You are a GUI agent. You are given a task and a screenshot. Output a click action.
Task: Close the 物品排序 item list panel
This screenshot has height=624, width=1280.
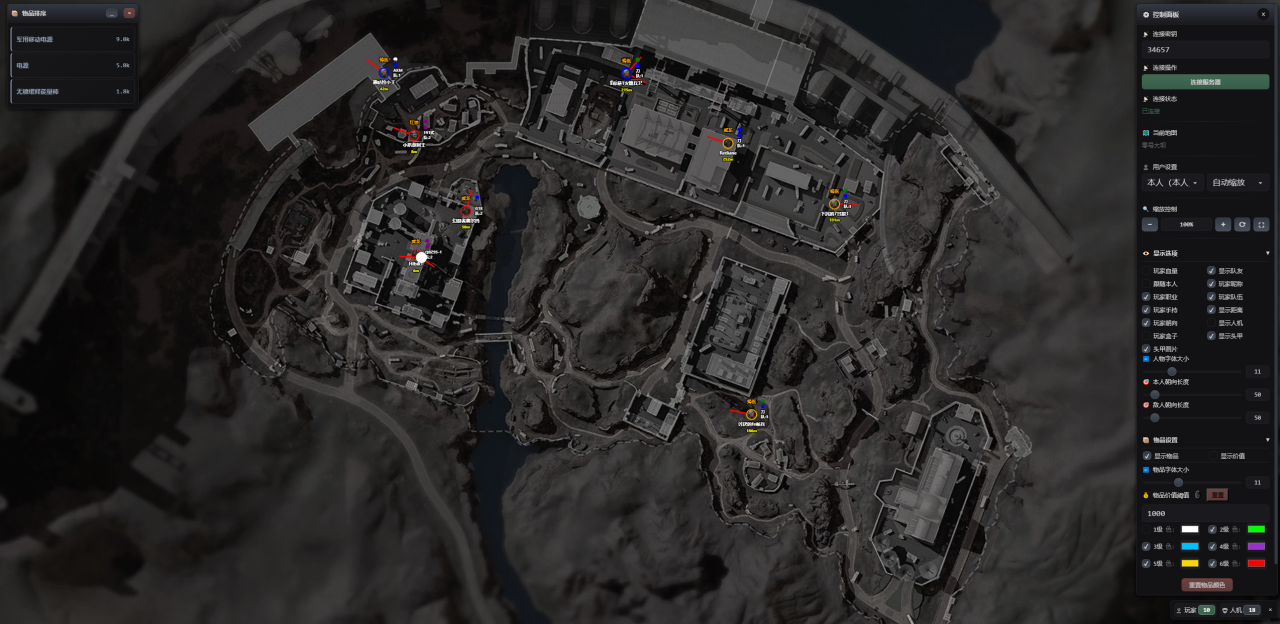pyautogui.click(x=129, y=13)
